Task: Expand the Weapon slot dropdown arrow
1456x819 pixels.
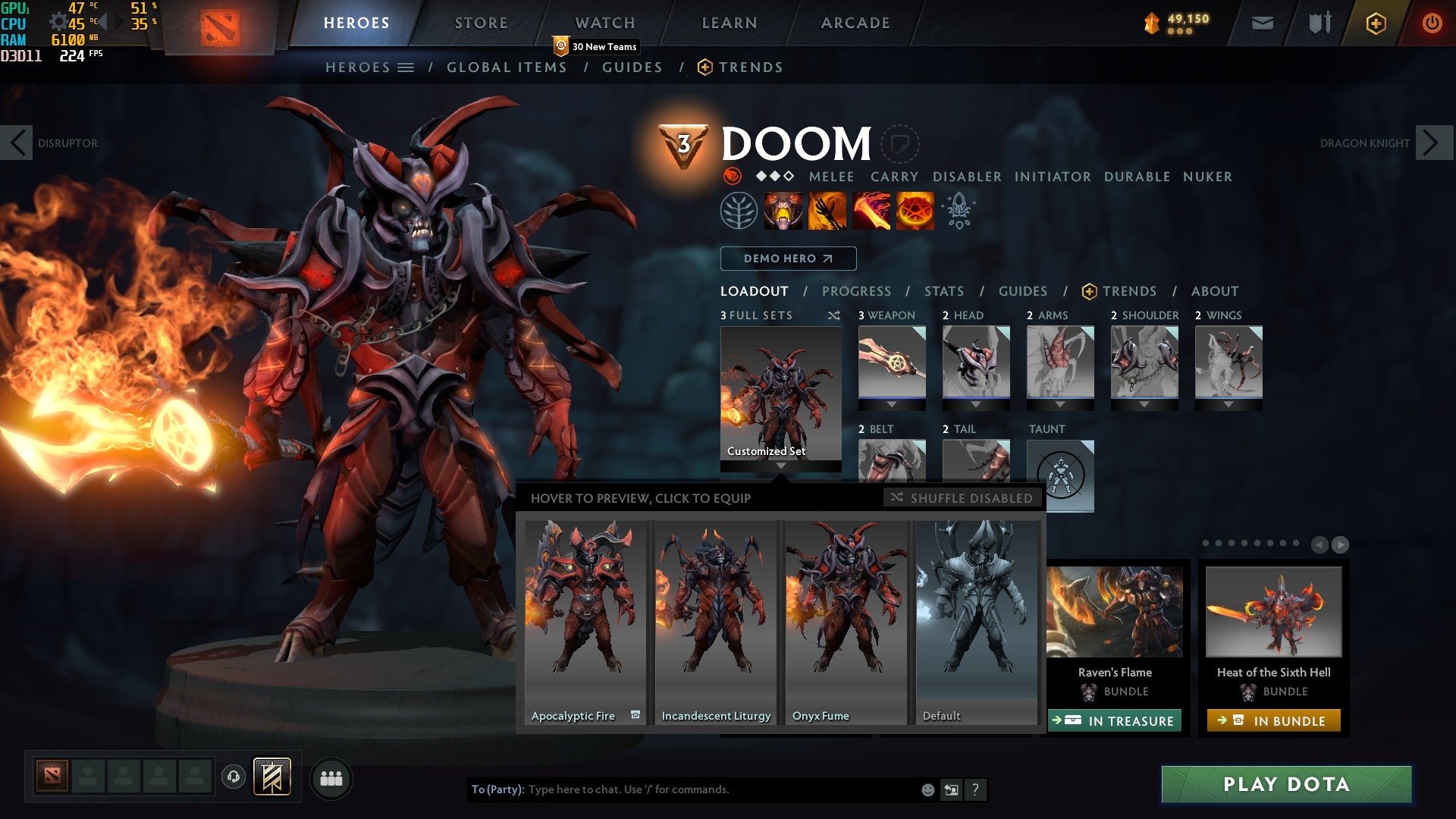Action: click(x=892, y=404)
